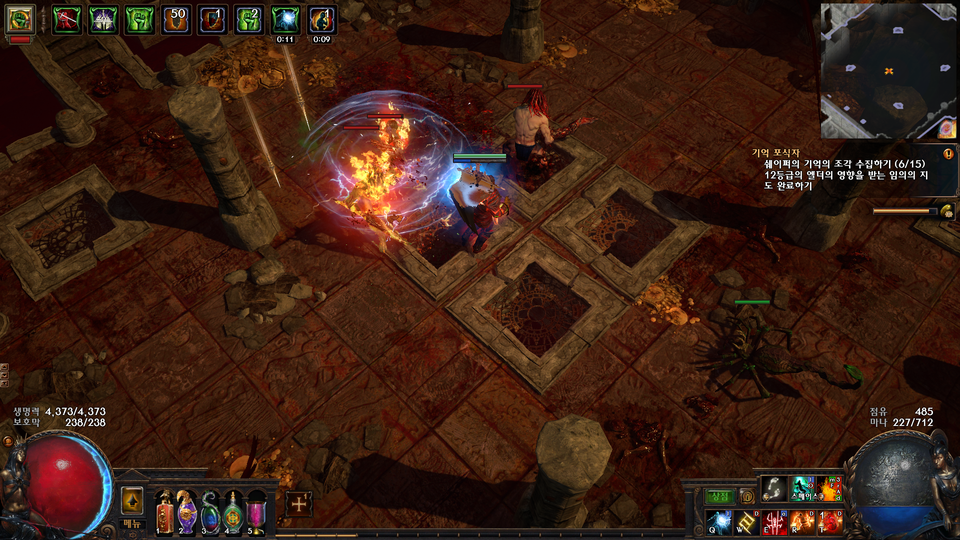Use the round green flask in slot 4

[x=233, y=513]
